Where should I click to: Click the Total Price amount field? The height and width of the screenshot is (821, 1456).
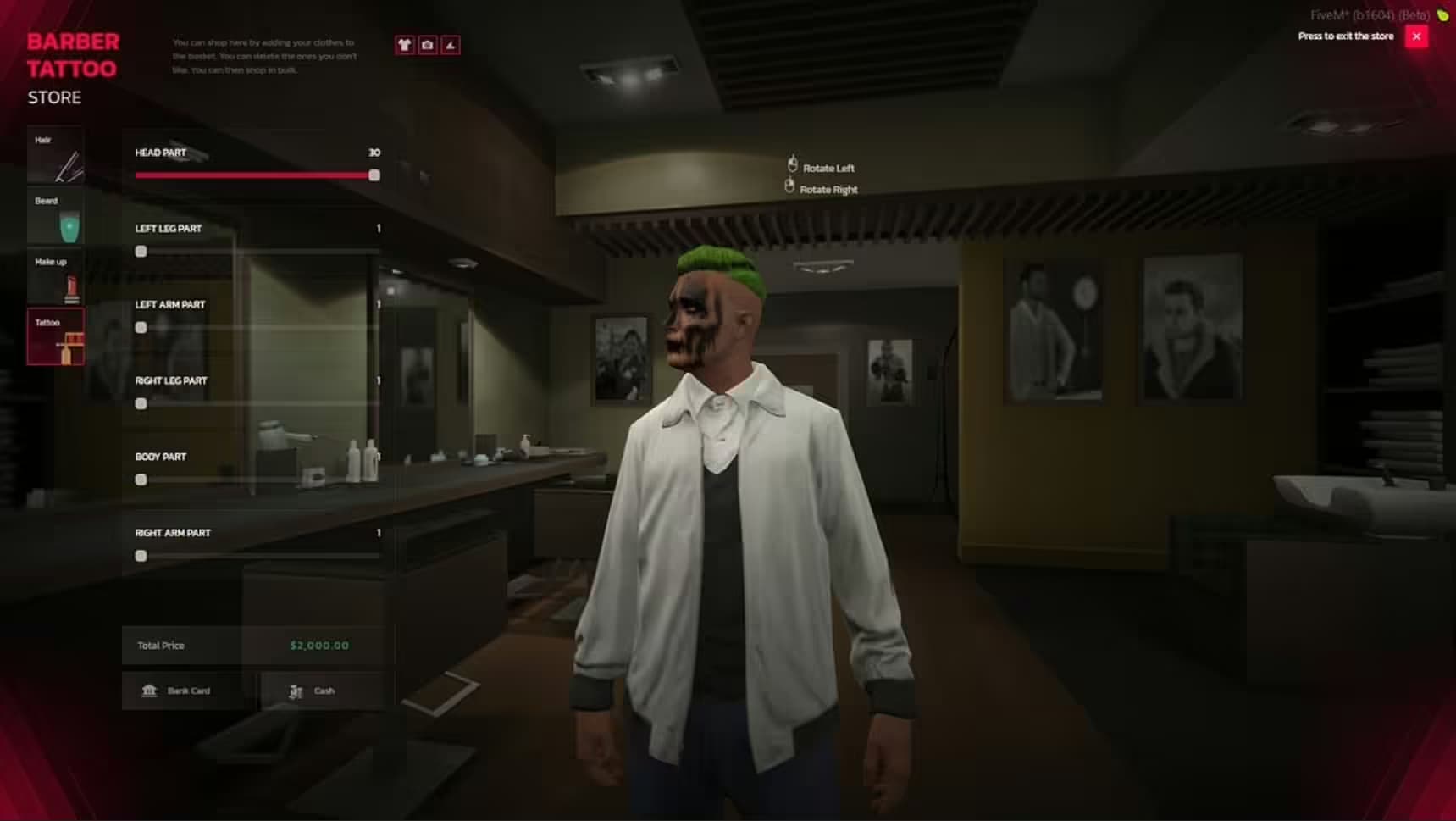(320, 645)
